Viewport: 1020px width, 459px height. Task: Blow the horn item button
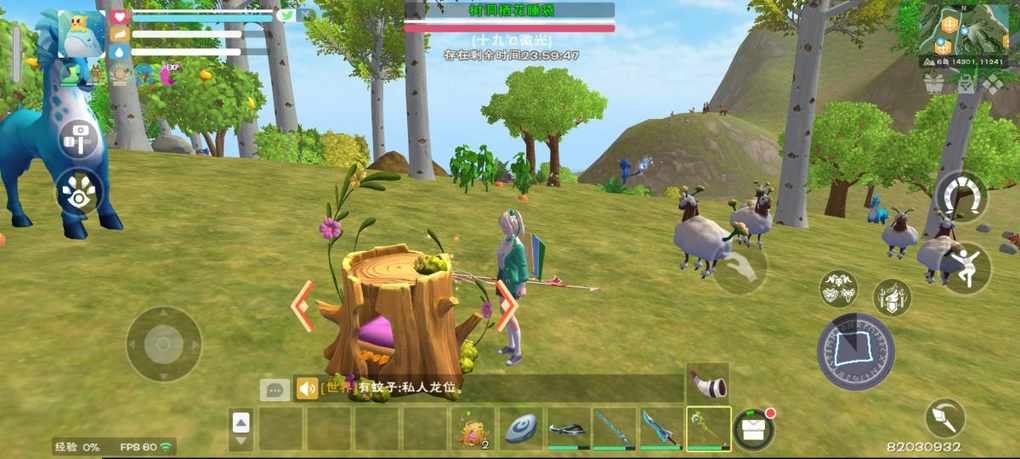pos(708,380)
